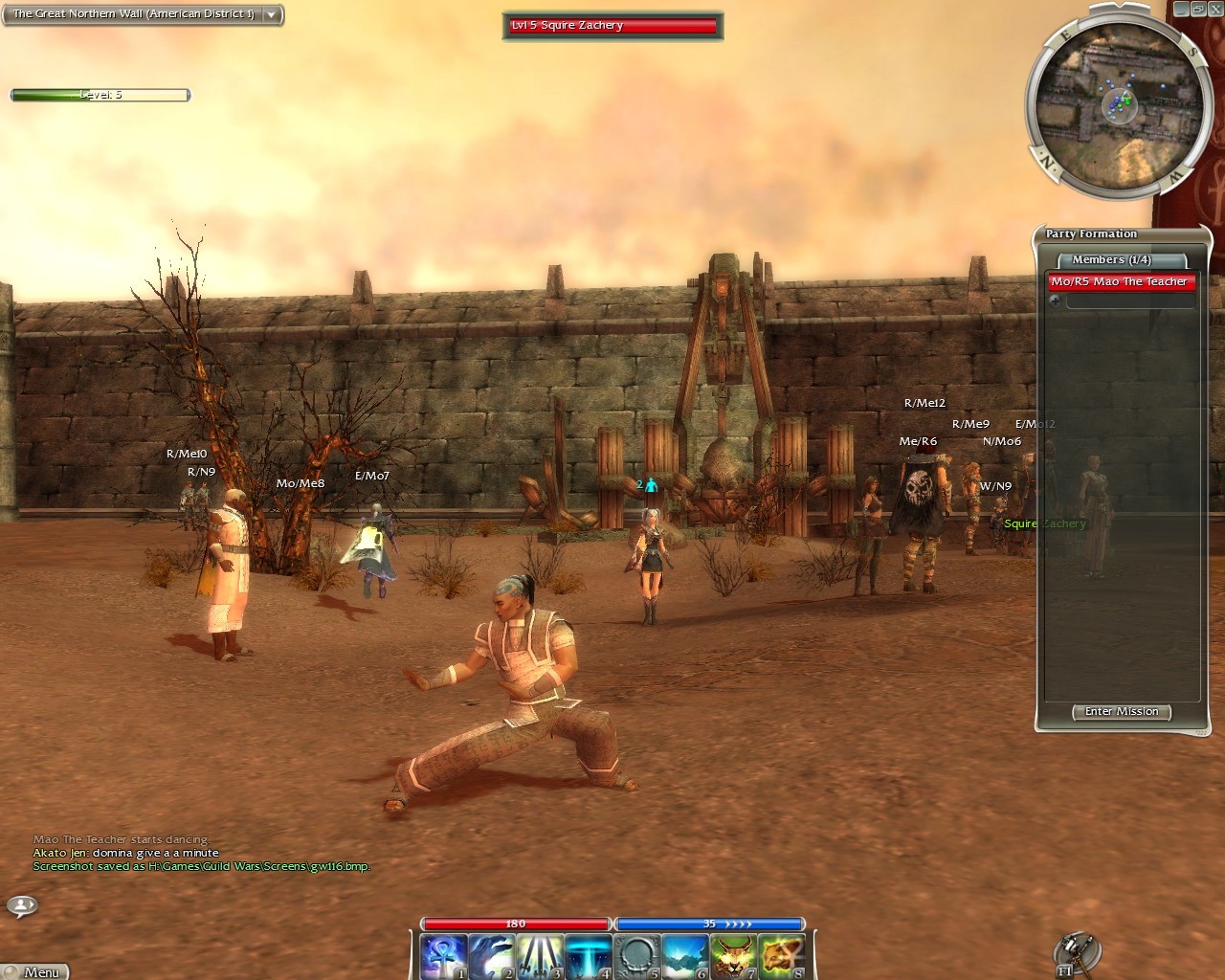Use the golden animal pet skill
The height and width of the screenshot is (980, 1225).
pos(781,956)
